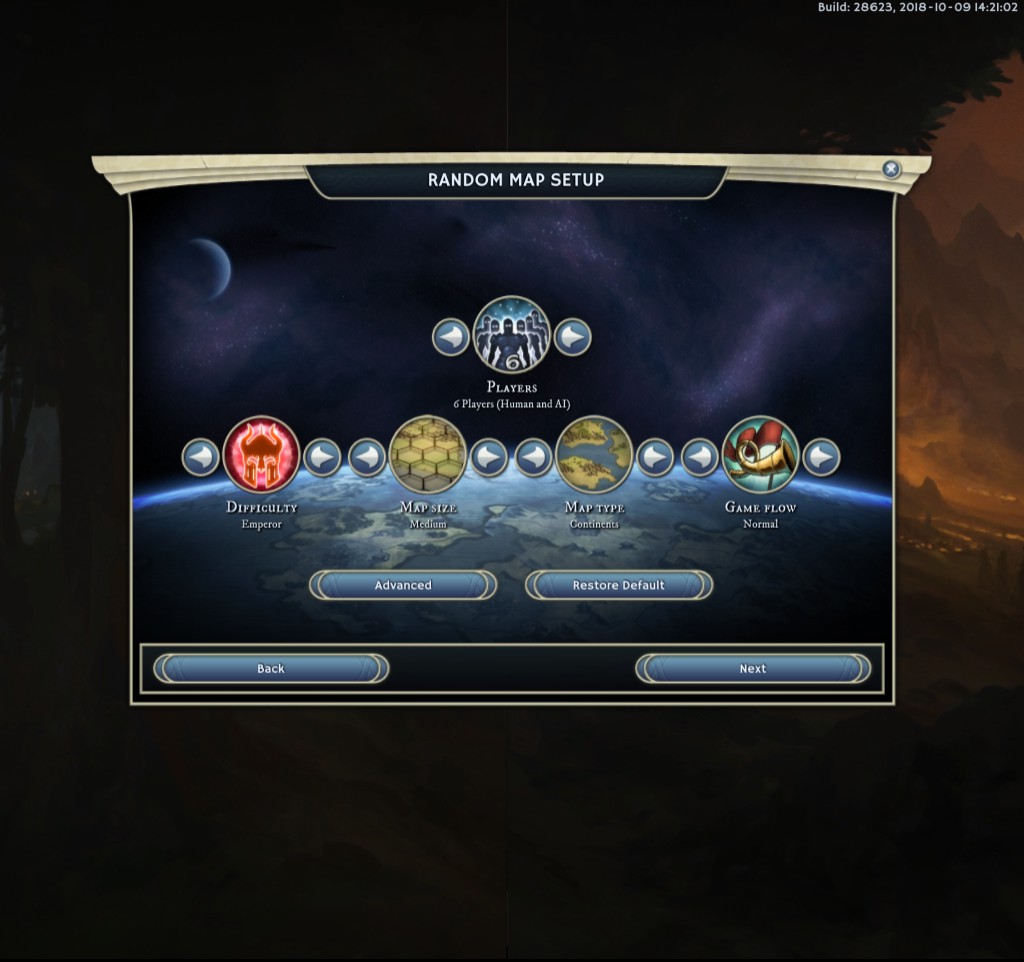Close the Random Map Setup window
This screenshot has width=1024, height=962.
(x=891, y=170)
